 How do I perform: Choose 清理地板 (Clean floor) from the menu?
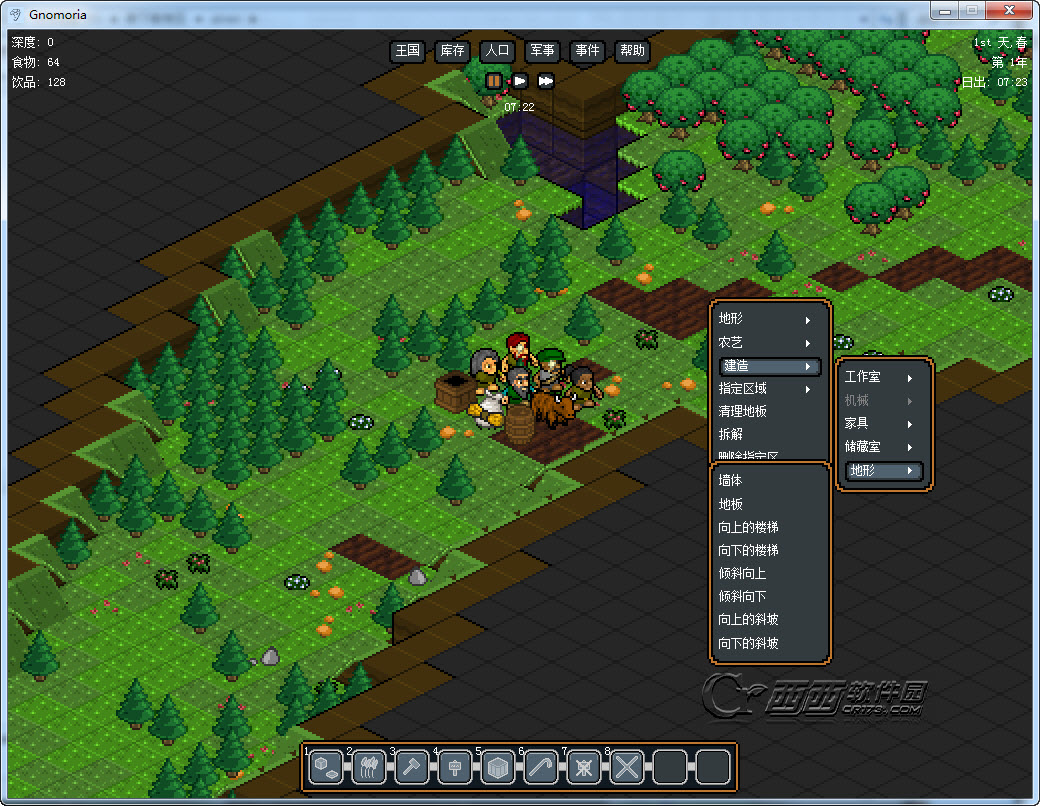click(743, 411)
